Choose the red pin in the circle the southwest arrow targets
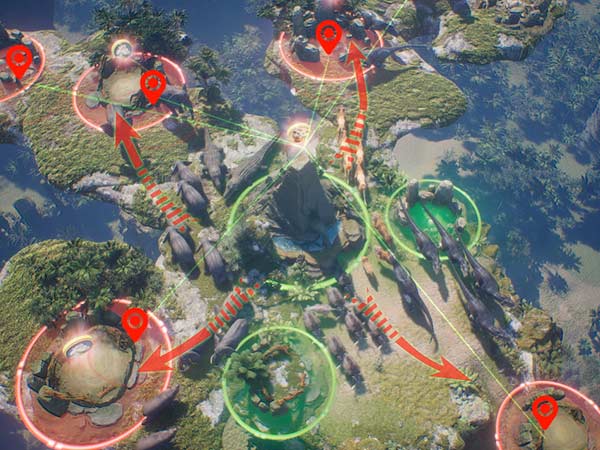Viewport: 600px width, 450px height. point(134,324)
